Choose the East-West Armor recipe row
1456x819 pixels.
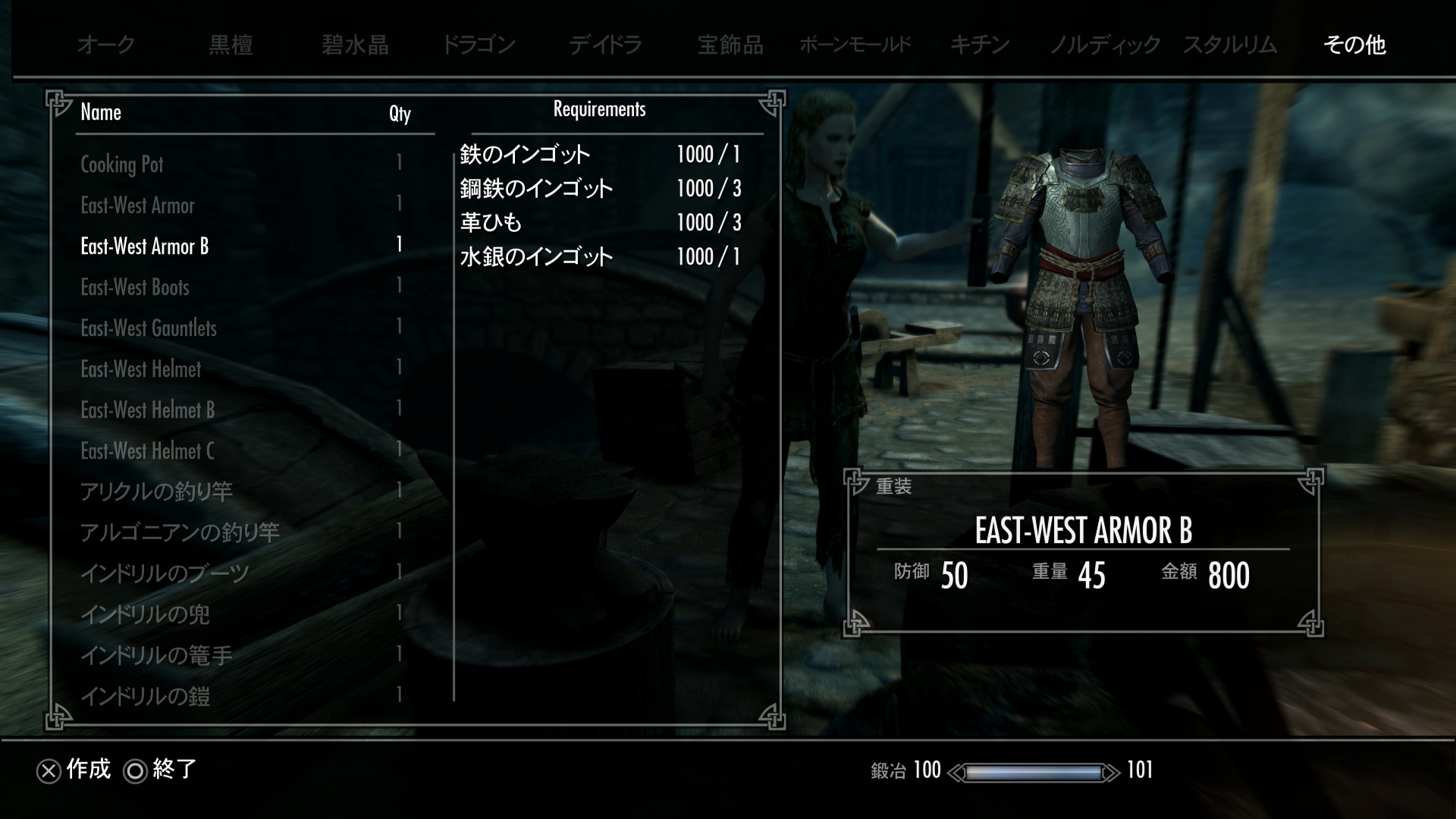(137, 206)
